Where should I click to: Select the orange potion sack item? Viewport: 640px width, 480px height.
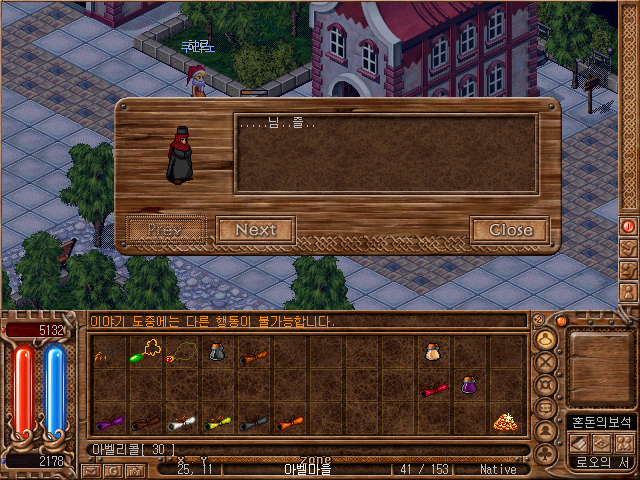coord(432,351)
